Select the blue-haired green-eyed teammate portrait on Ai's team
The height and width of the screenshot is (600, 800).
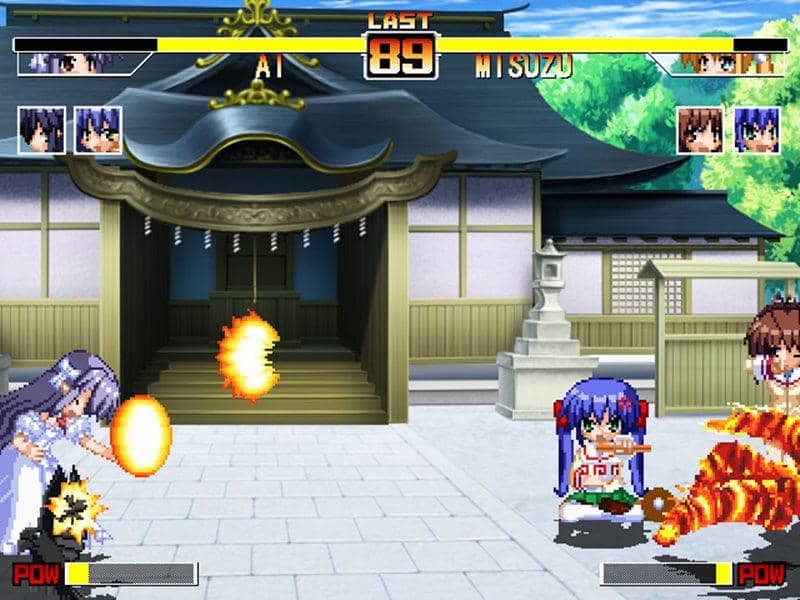point(98,130)
